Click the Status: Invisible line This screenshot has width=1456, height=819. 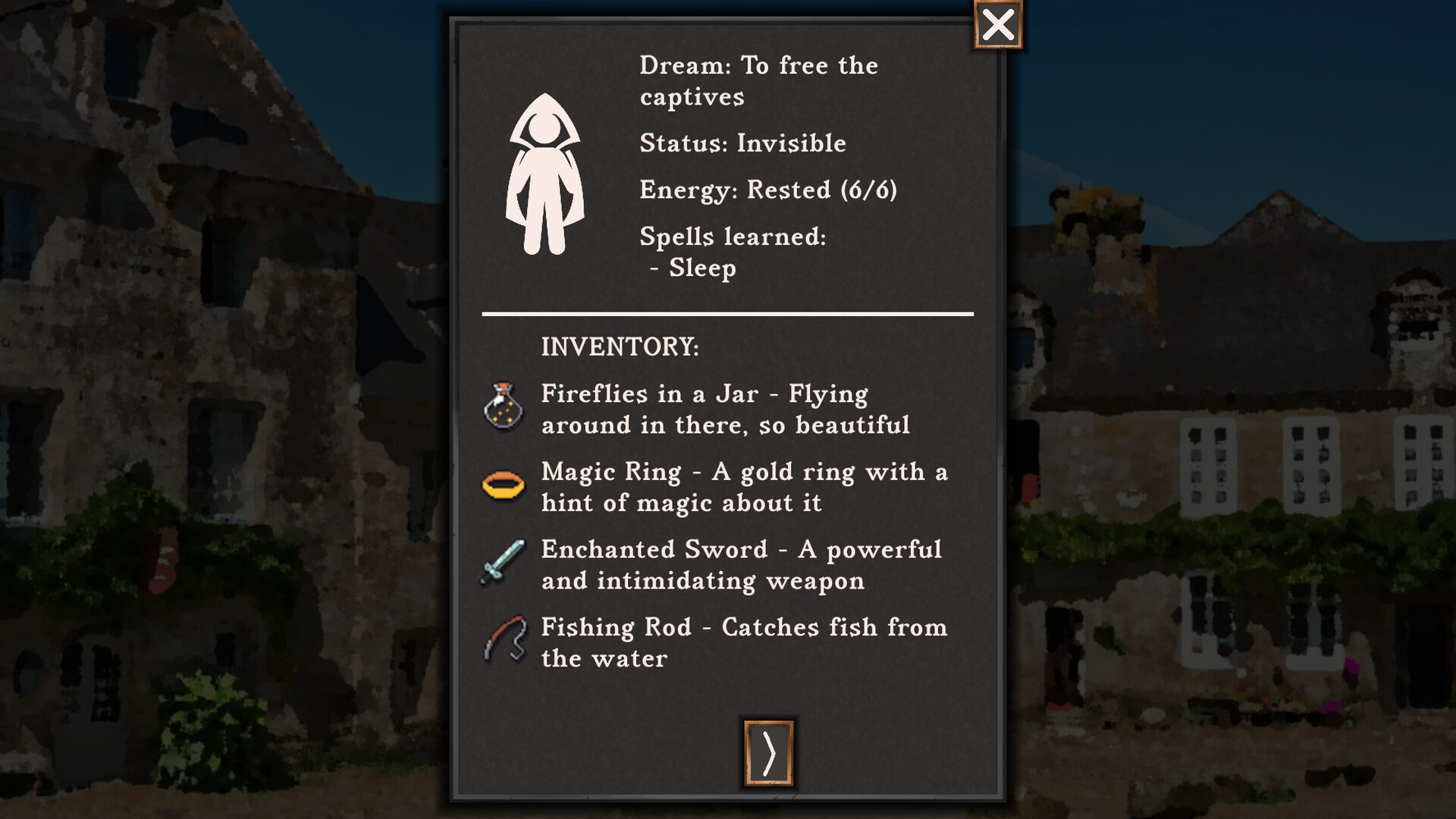click(x=742, y=143)
